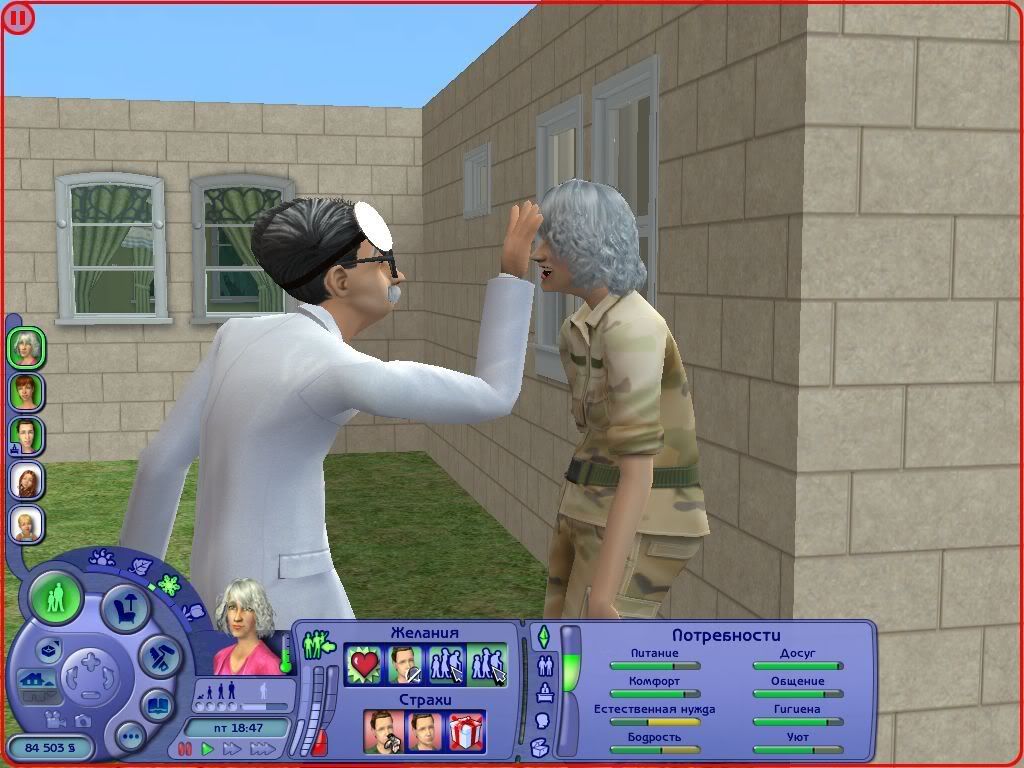The image size is (1024, 768).
Task: Set the game to normal play speed
Action: click(208, 748)
